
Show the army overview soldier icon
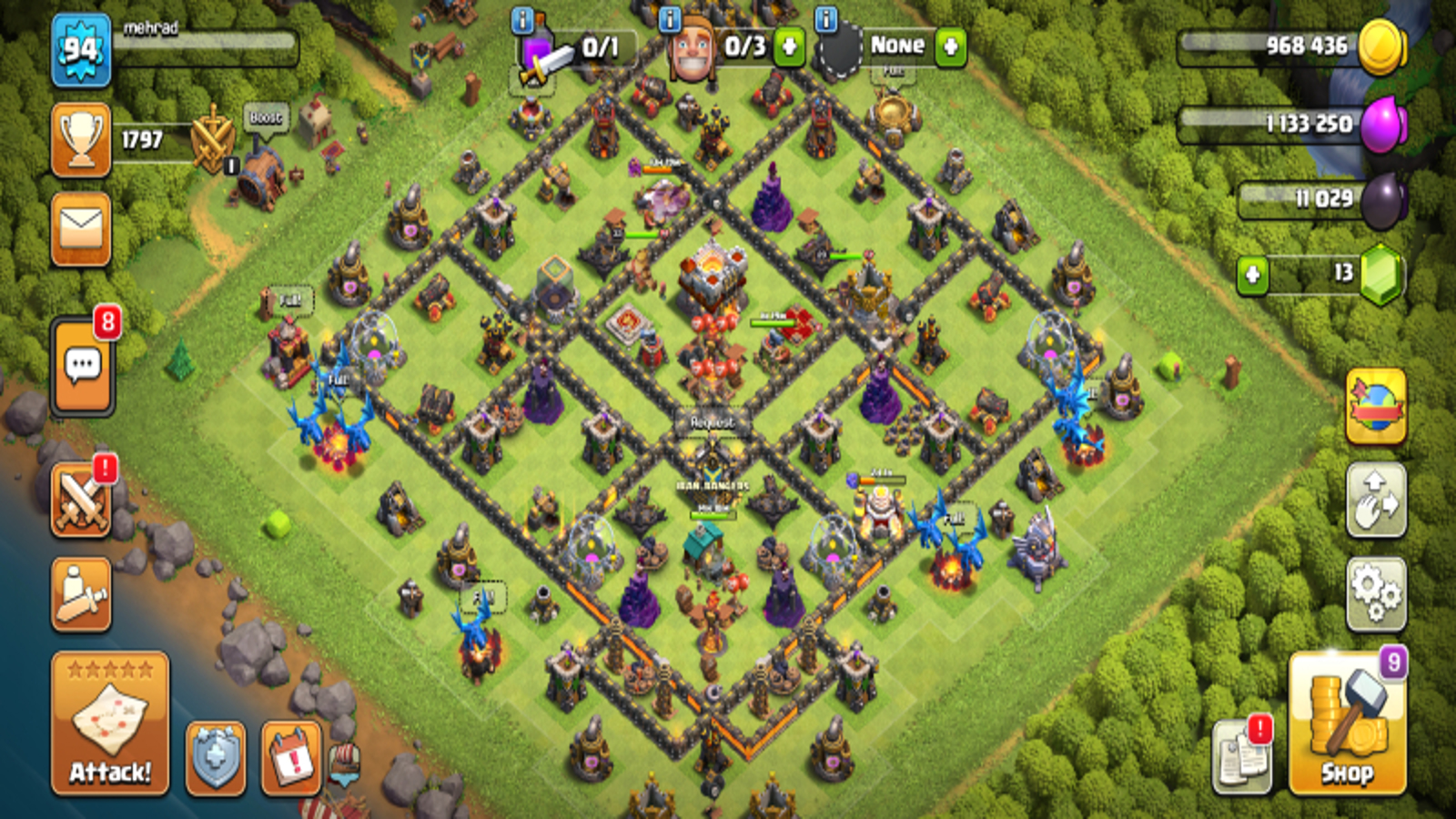click(81, 594)
